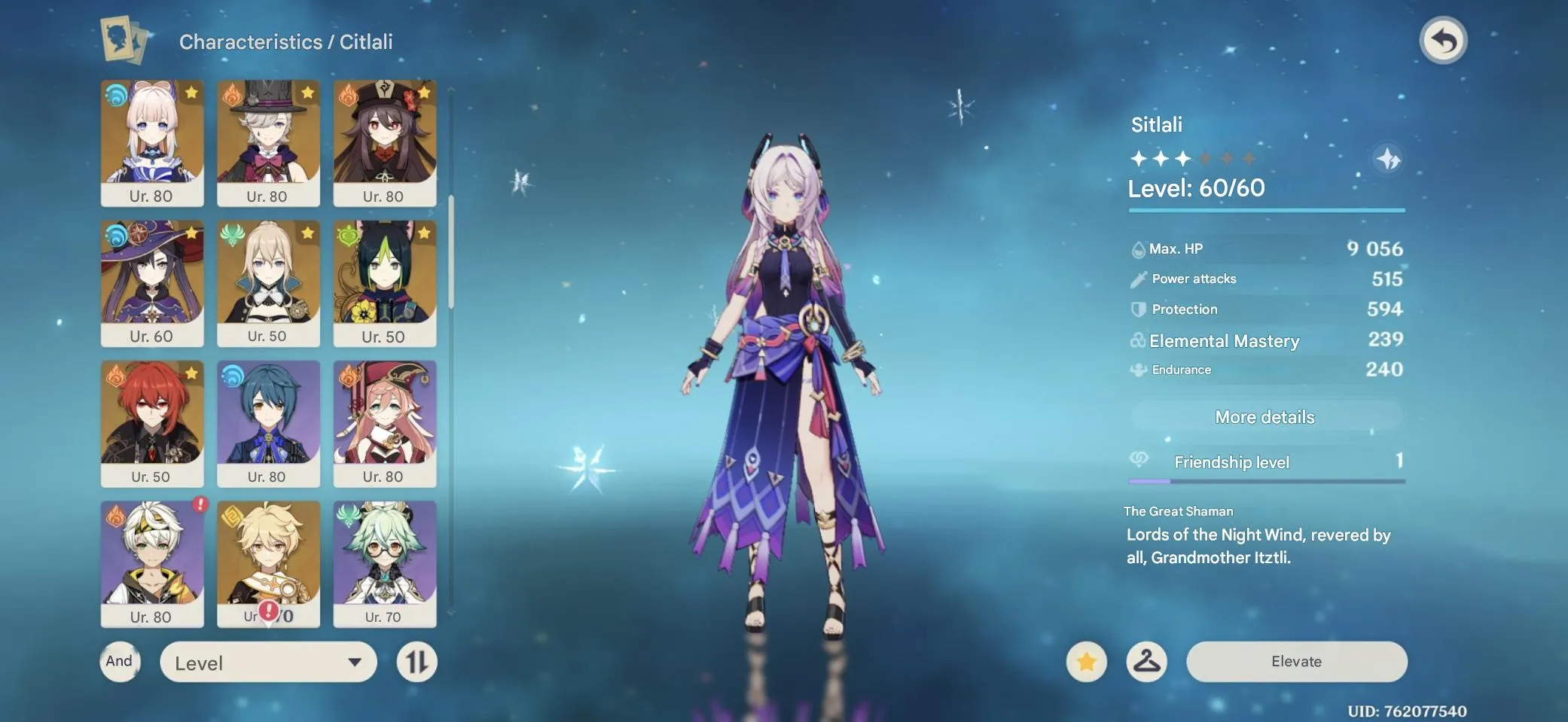Toggle the And filter condition button
The width and height of the screenshot is (1568, 722).
[x=119, y=662]
